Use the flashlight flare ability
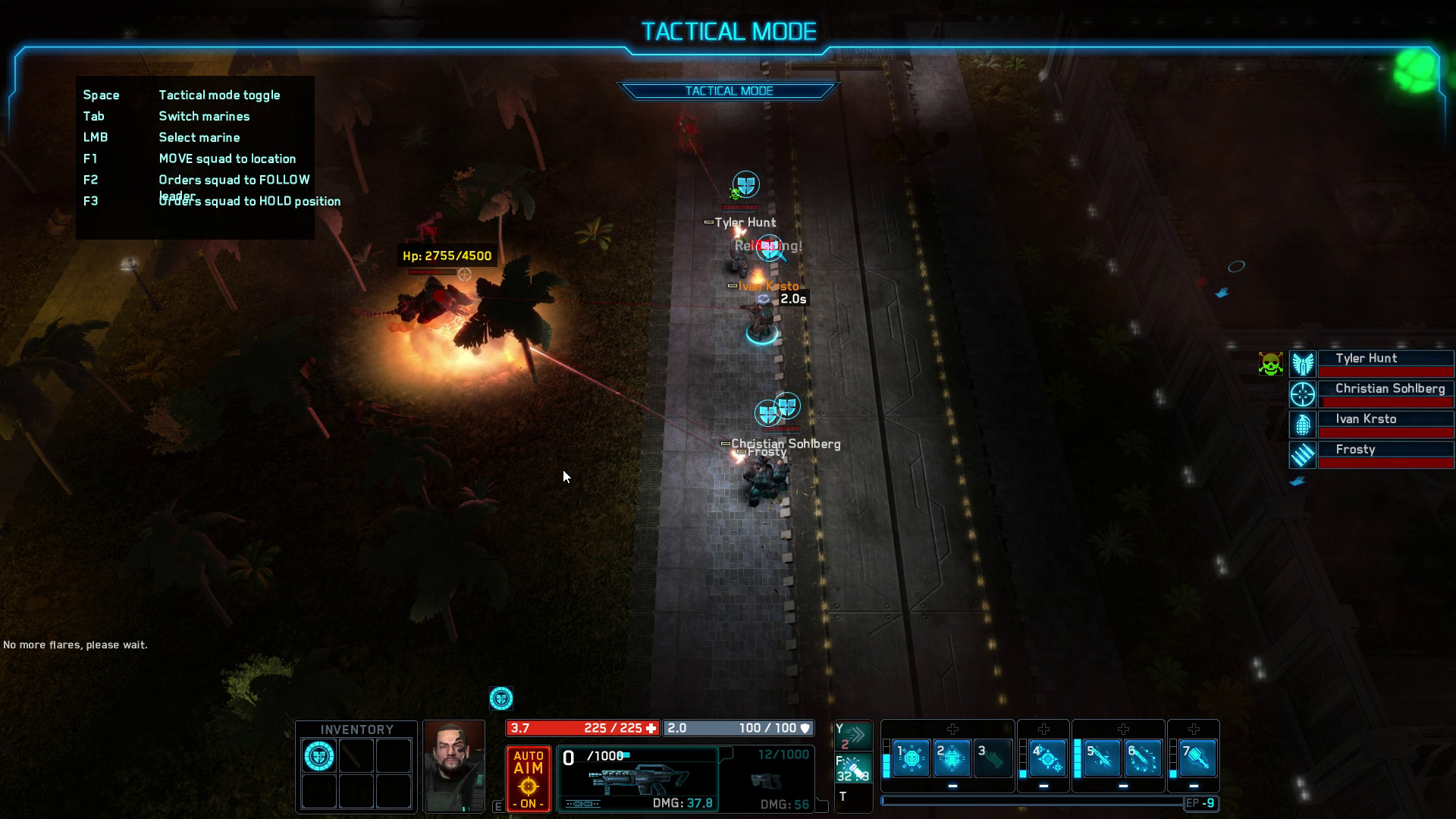 click(x=854, y=767)
